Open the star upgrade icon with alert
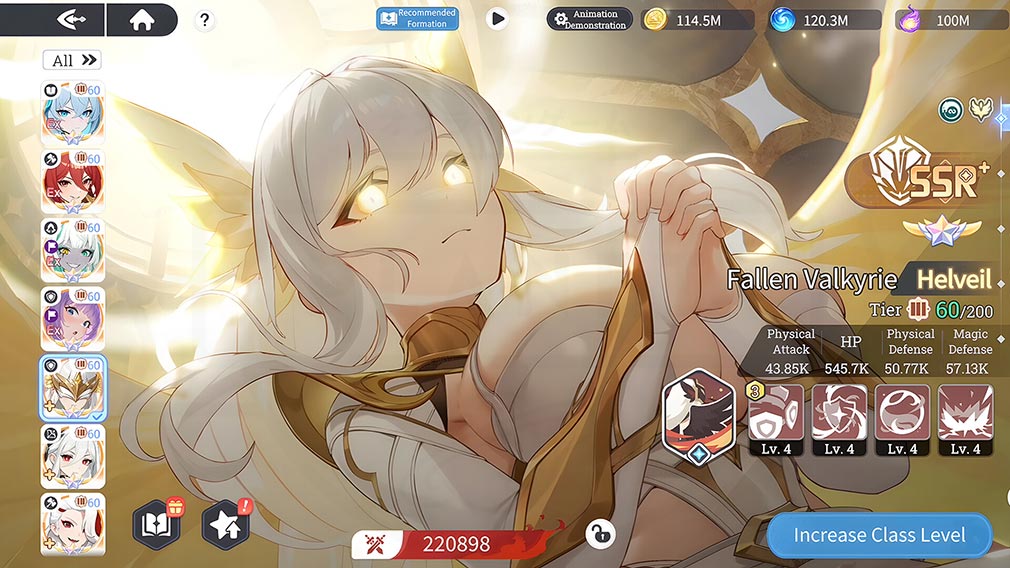1010x568 pixels. [224, 525]
